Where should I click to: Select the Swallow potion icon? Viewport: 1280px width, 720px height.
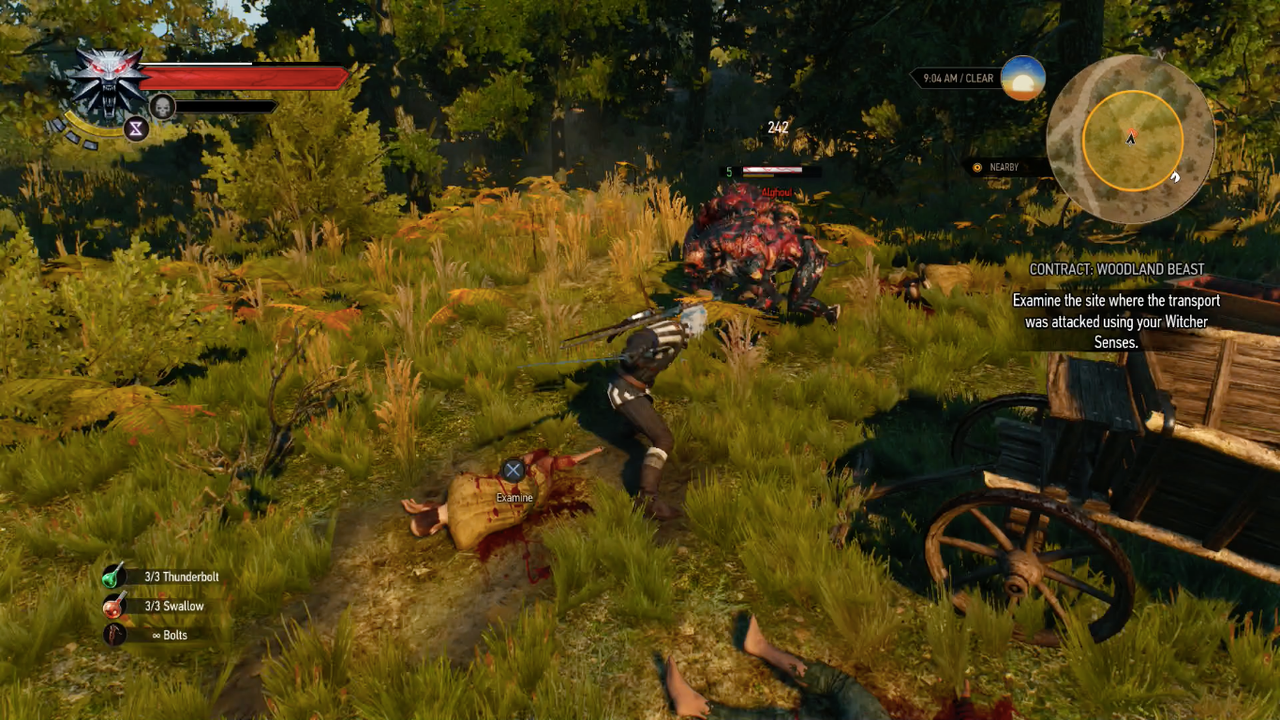tap(113, 606)
